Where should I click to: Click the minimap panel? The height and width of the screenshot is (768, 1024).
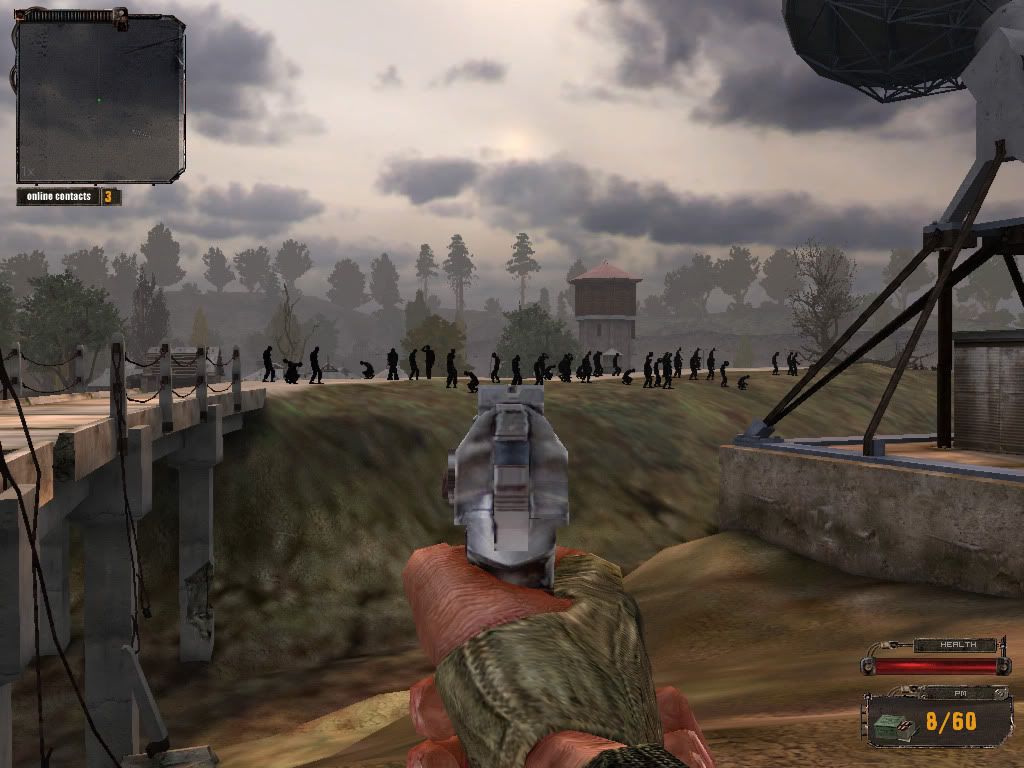pyautogui.click(x=100, y=99)
